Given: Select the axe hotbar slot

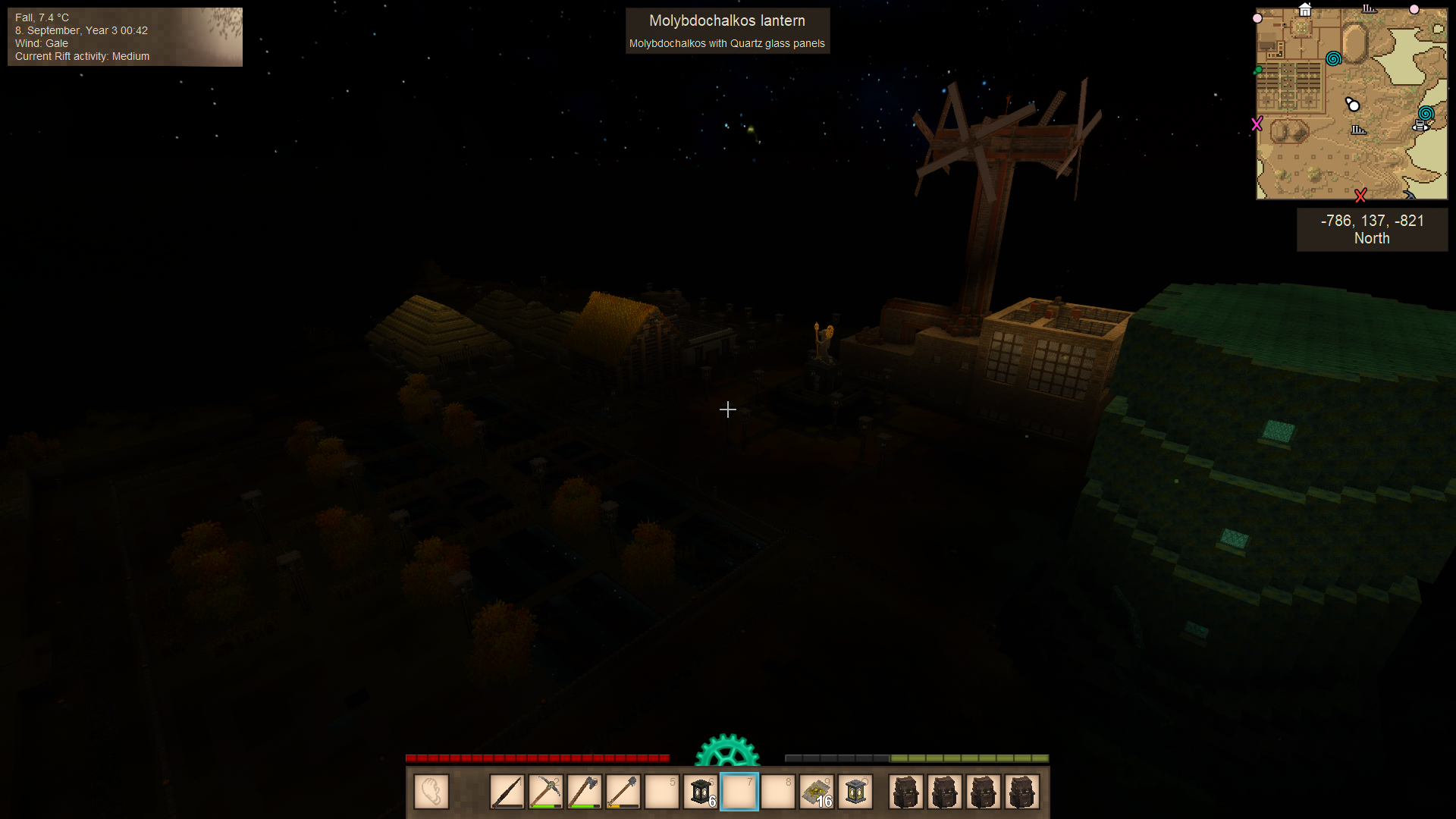Looking at the screenshot, I should point(585,792).
